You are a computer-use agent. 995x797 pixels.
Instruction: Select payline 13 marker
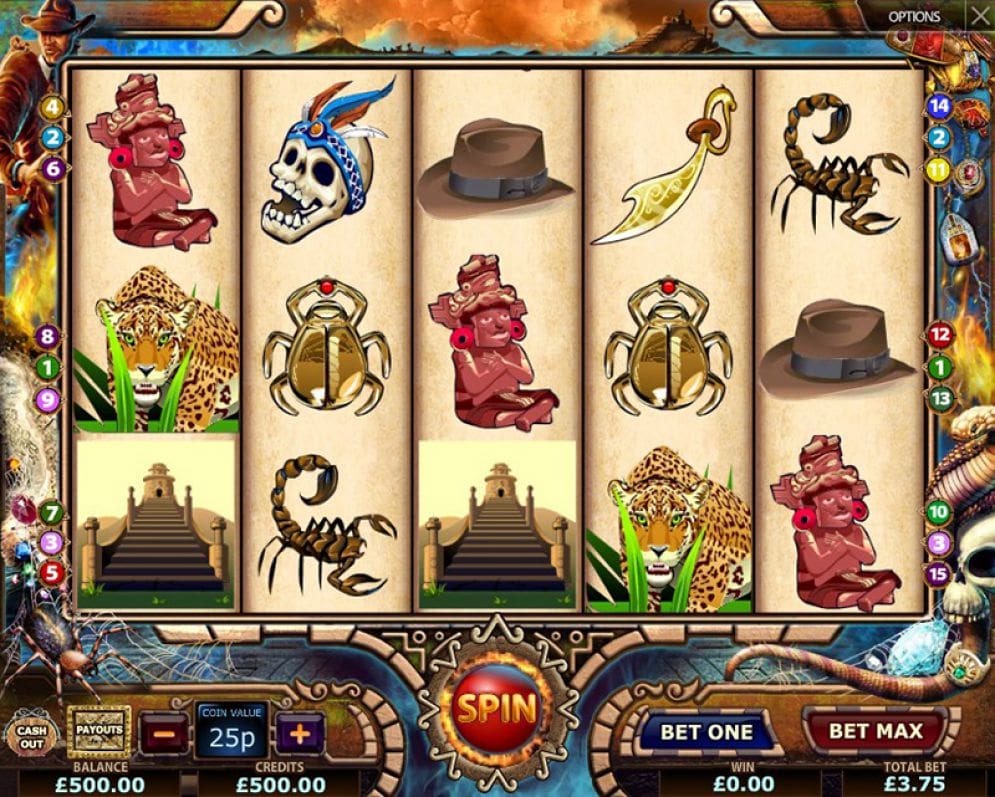[x=940, y=399]
